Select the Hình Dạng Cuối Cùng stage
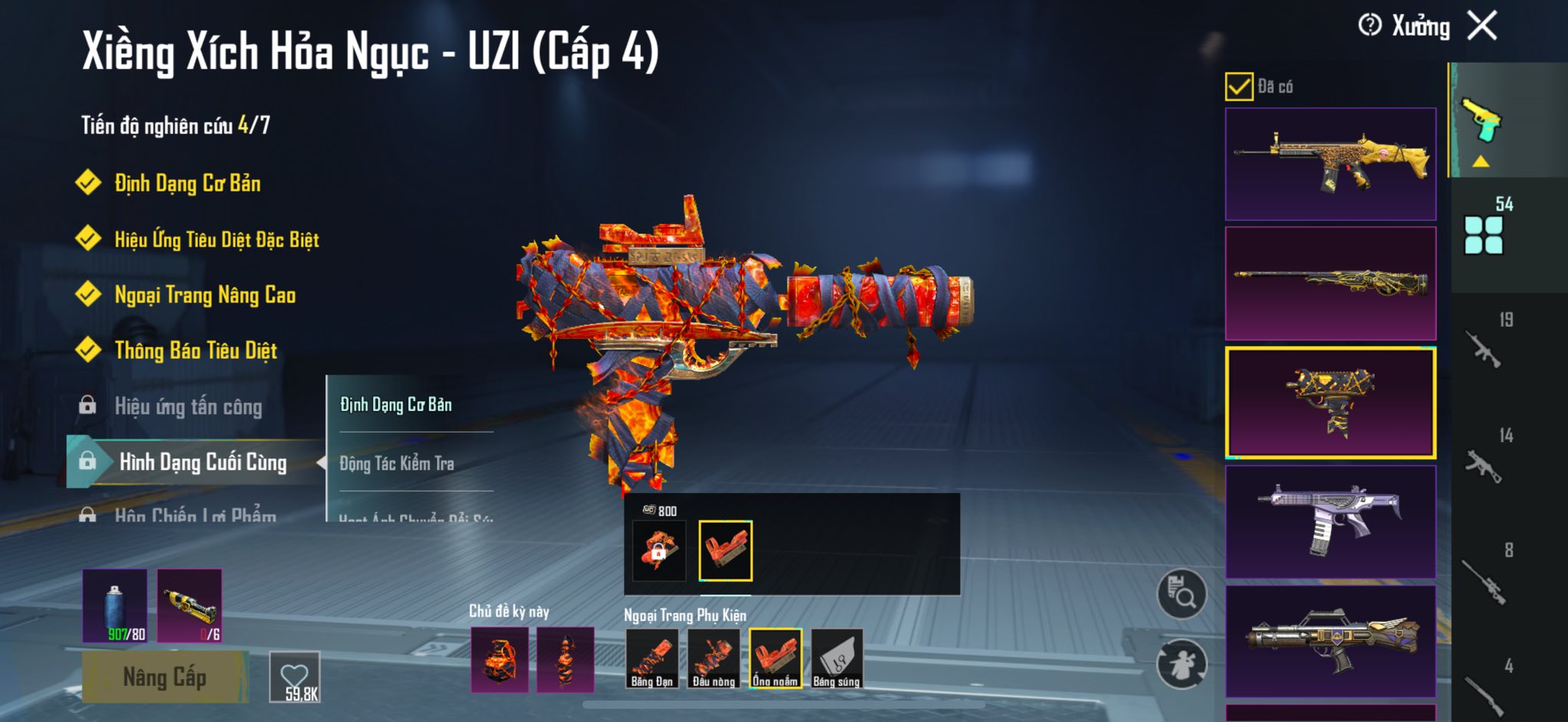Screen dimensions: 1568x722 [x=202, y=462]
